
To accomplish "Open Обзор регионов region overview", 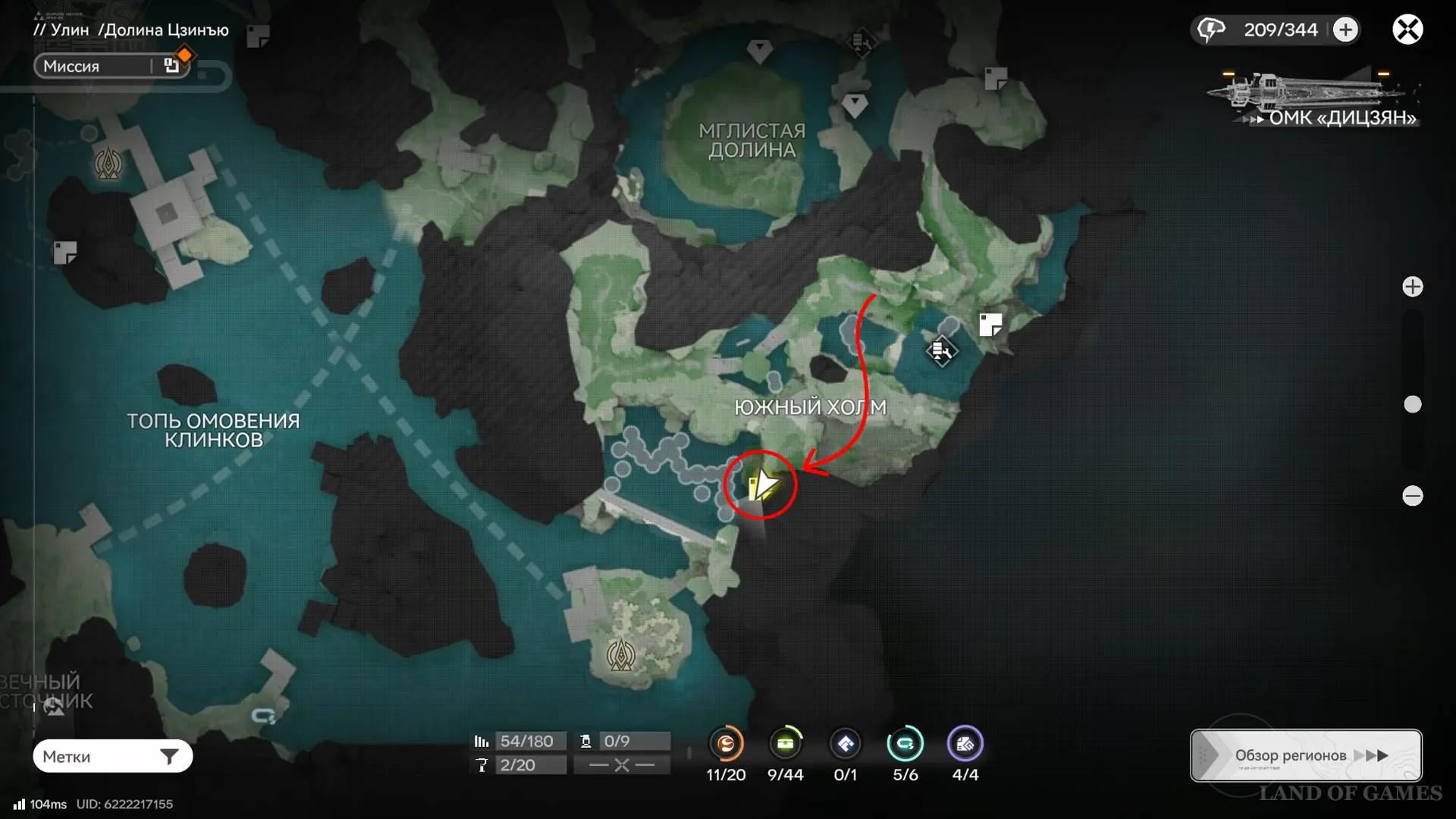I will 1305,755.
